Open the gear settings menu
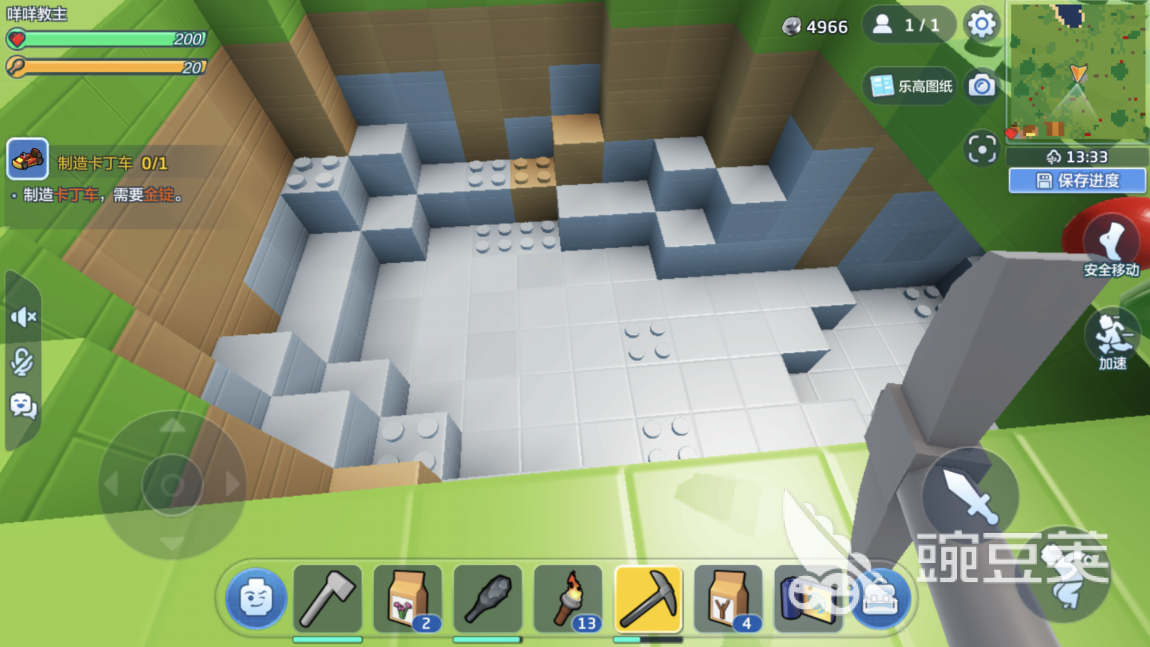This screenshot has width=1150, height=647. click(981, 24)
